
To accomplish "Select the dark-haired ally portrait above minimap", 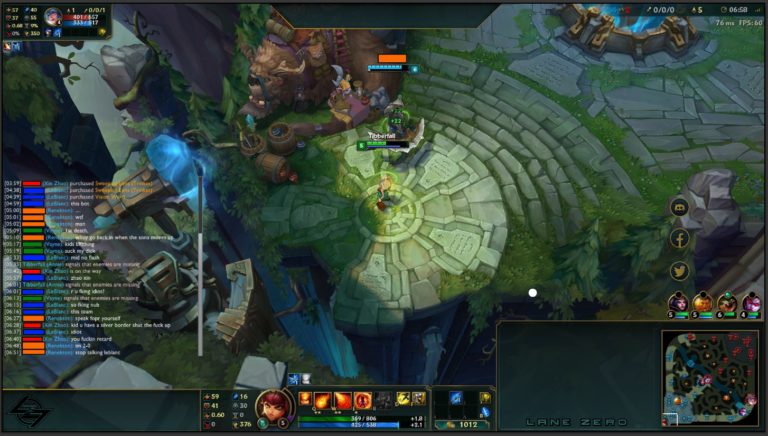I will (679, 302).
